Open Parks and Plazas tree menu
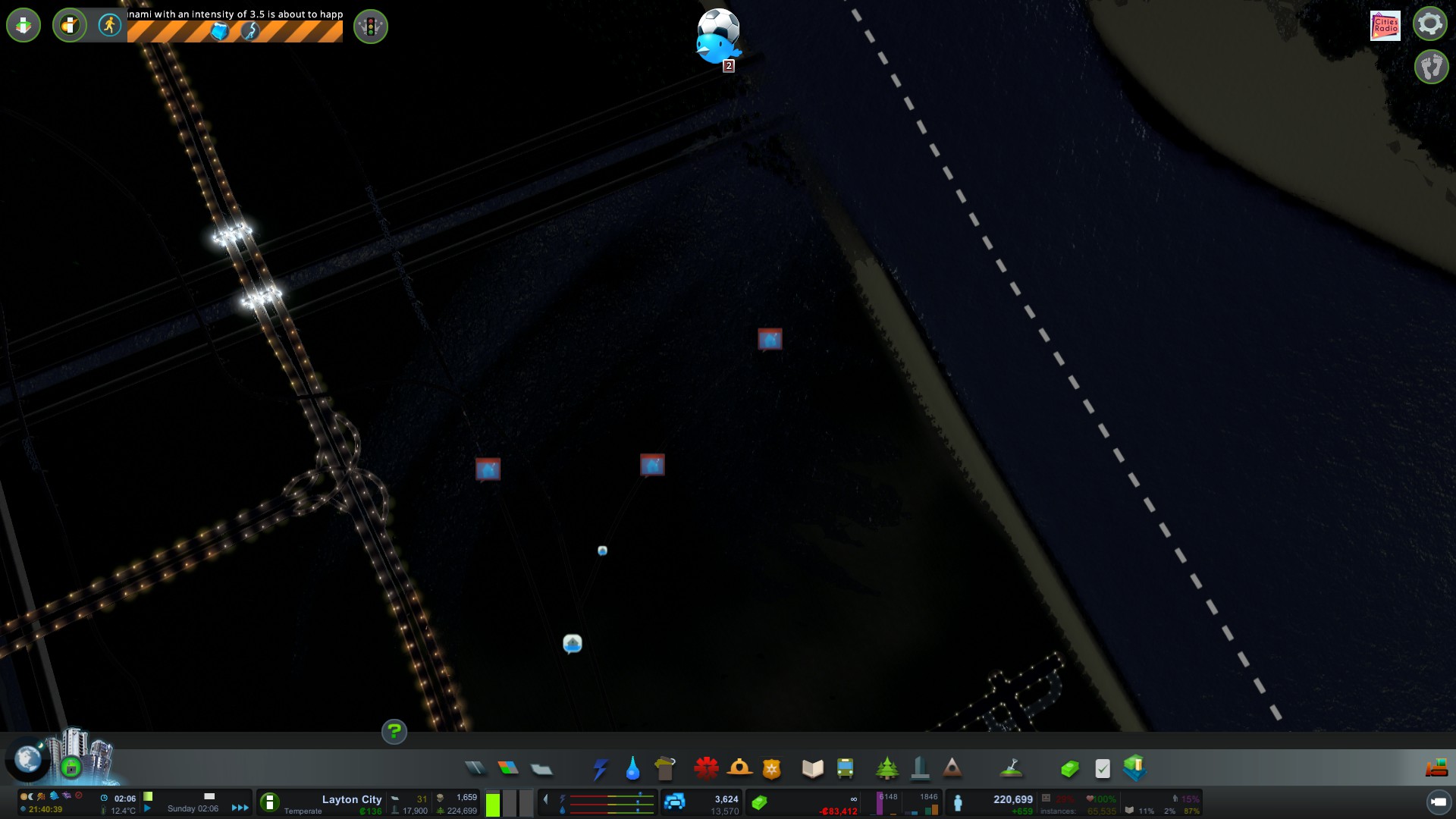 point(886,768)
